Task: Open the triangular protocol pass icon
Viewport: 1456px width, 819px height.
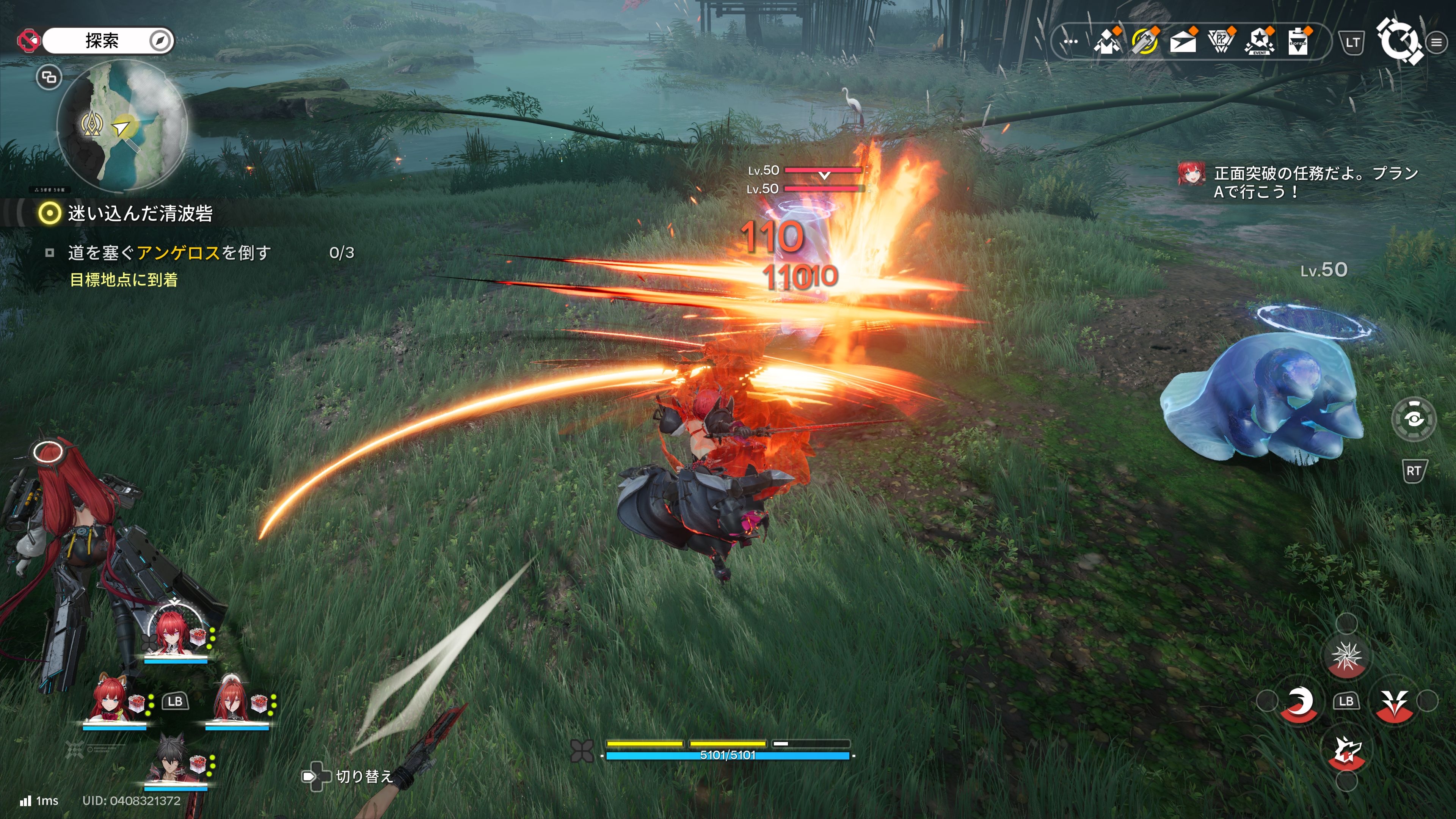Action: tap(1221, 41)
